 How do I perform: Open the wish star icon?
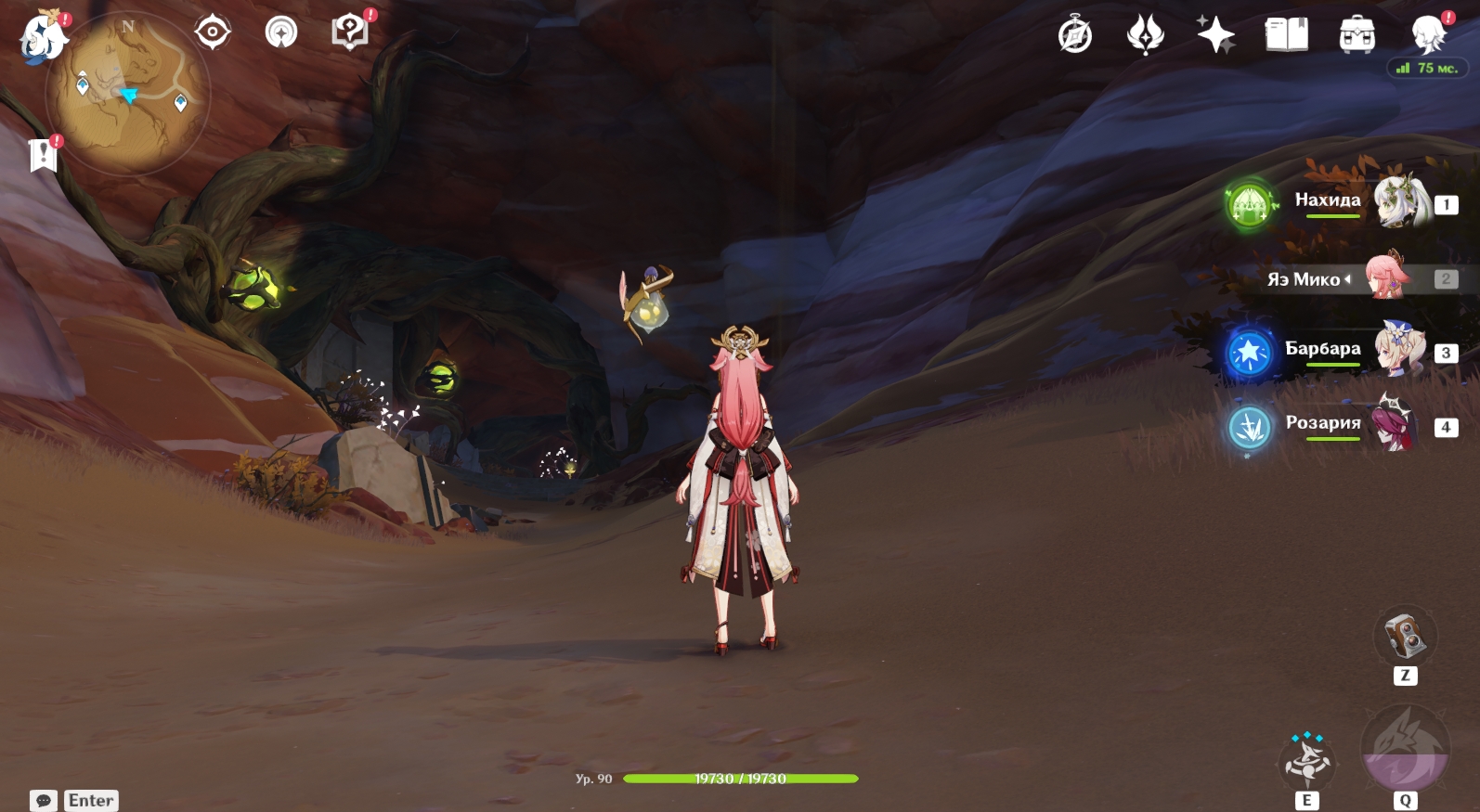click(x=1215, y=35)
